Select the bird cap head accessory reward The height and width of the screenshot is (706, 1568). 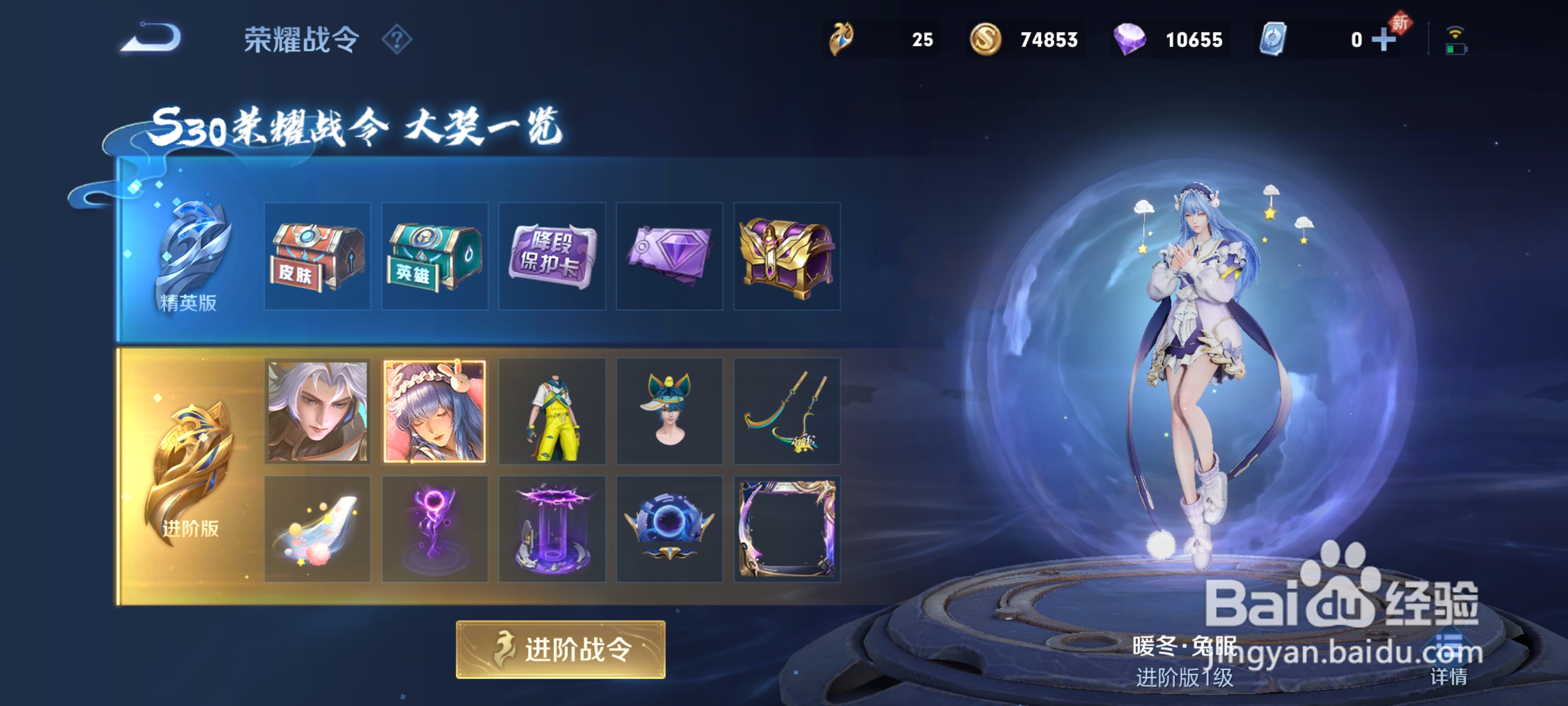(x=669, y=411)
